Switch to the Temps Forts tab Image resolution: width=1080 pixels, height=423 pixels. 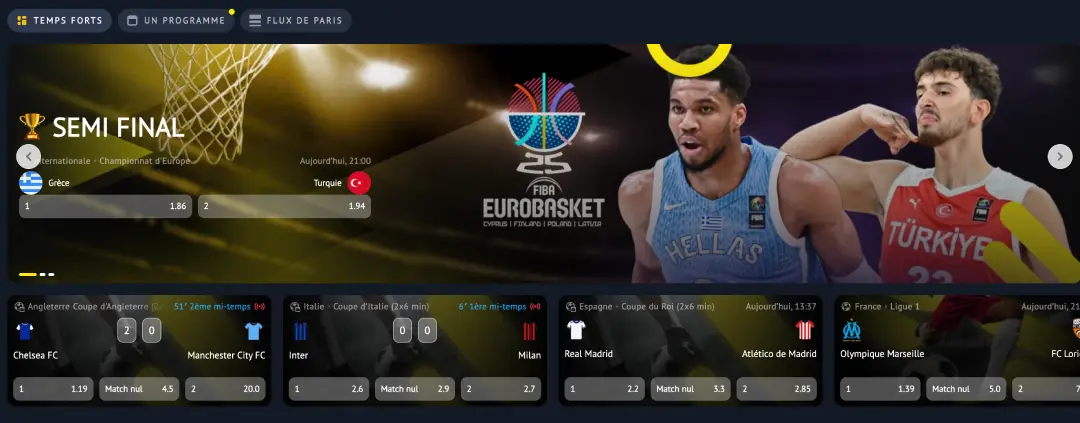(59, 20)
